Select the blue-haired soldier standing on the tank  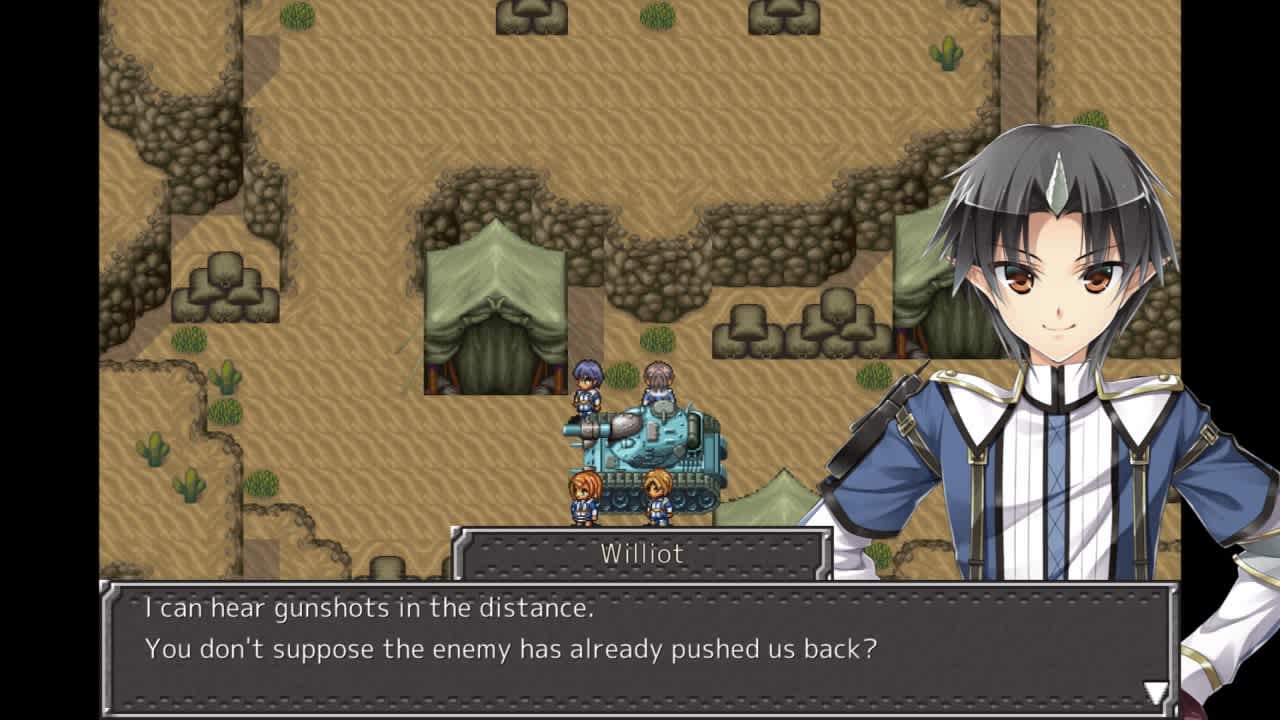pyautogui.click(x=585, y=390)
